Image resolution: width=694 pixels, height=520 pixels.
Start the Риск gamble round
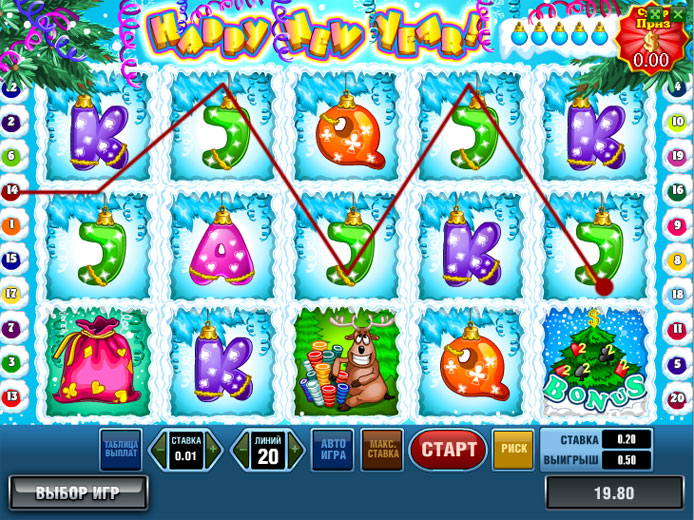(513, 450)
